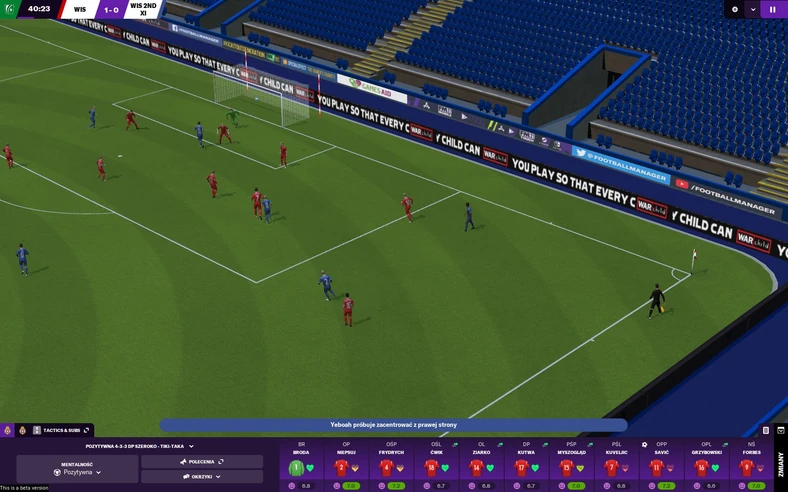Choose Frydrych's player card
This screenshot has width=788, height=492.
391,466
